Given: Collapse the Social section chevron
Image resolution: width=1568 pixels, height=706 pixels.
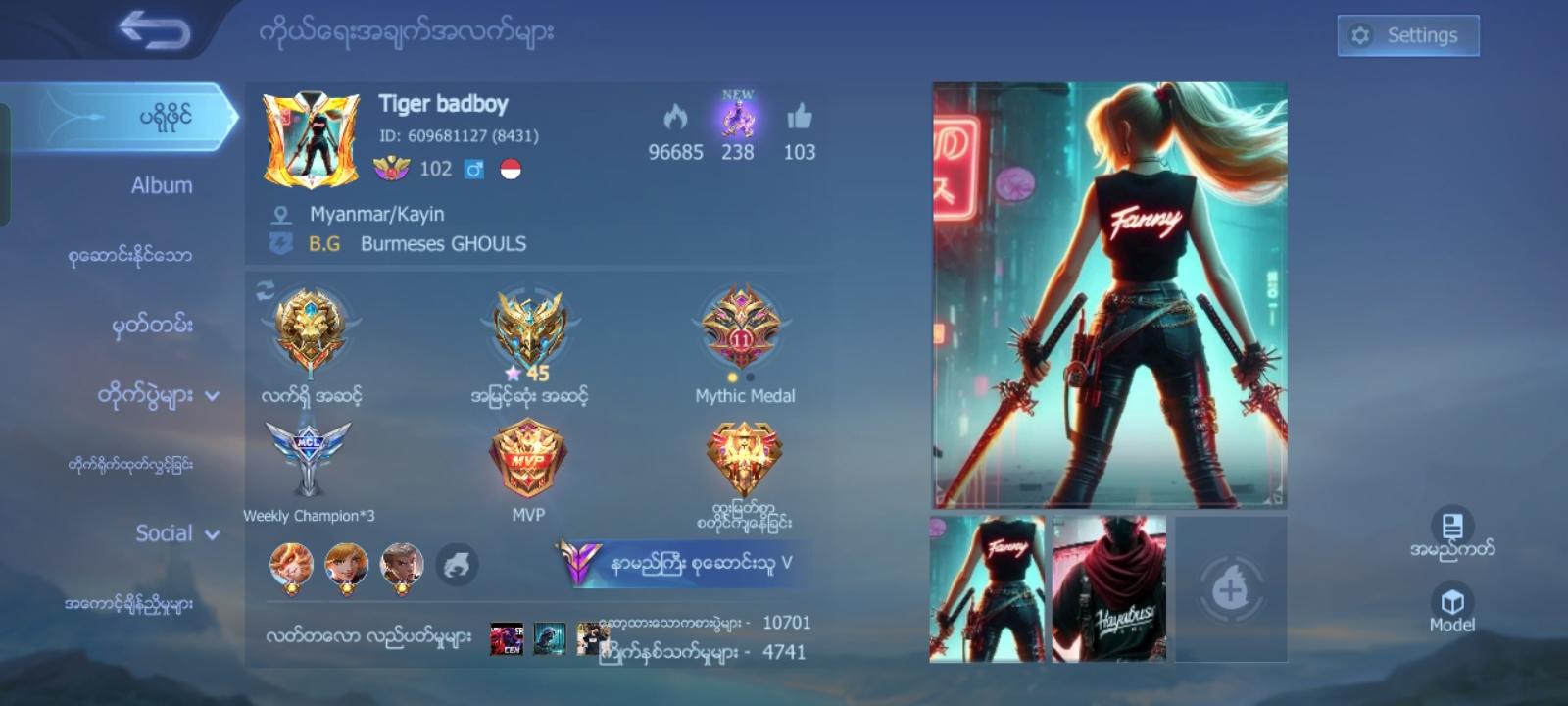Looking at the screenshot, I should pyautogui.click(x=210, y=536).
